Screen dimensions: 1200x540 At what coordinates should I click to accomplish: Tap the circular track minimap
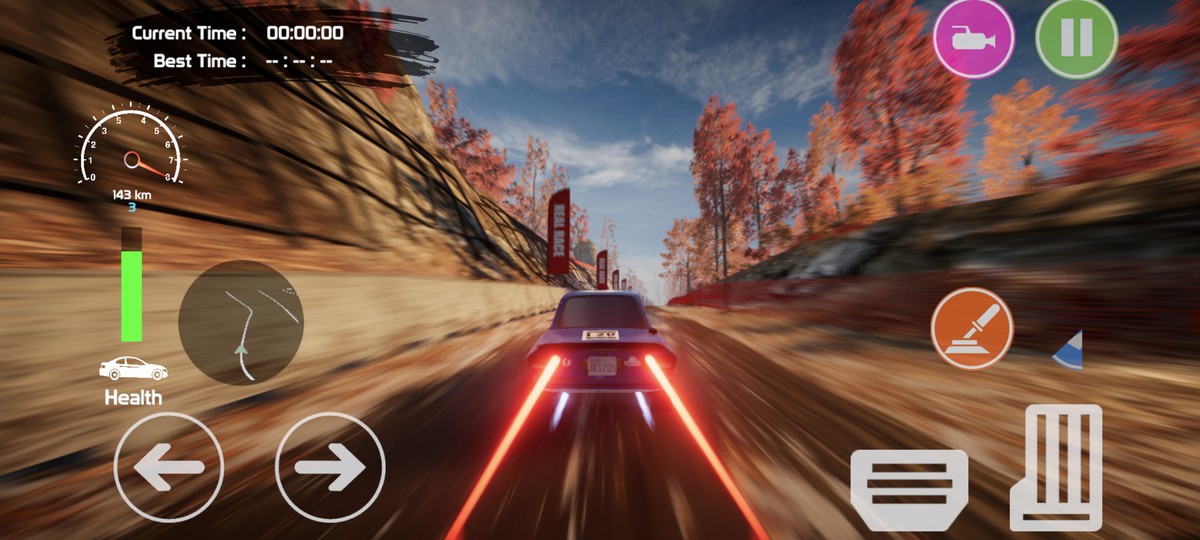(x=241, y=322)
